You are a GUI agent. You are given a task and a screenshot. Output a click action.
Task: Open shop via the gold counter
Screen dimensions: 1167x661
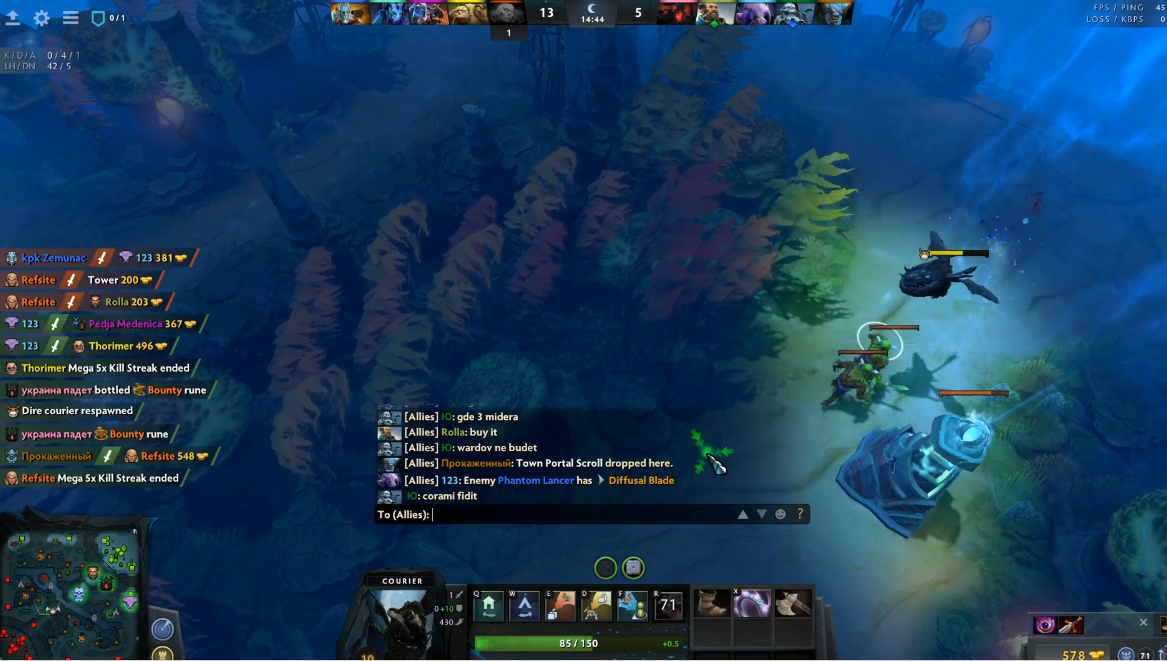[x=1083, y=654]
